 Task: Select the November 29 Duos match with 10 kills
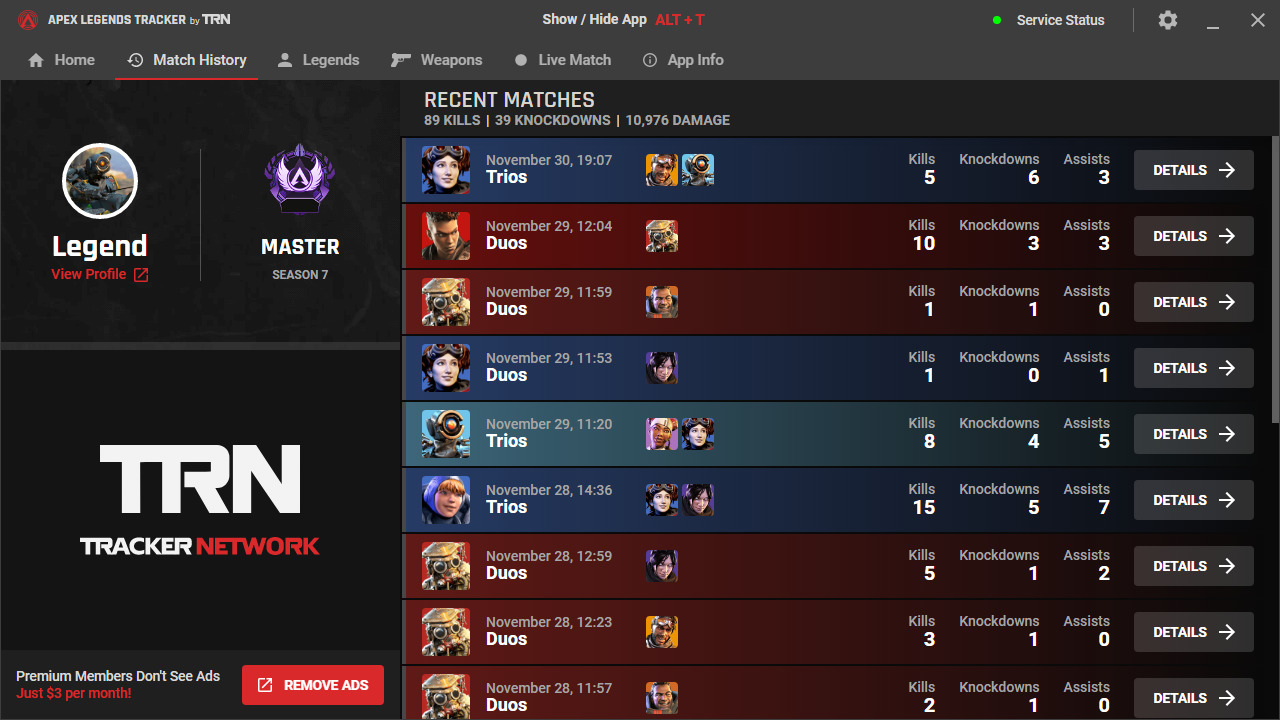click(x=700, y=235)
